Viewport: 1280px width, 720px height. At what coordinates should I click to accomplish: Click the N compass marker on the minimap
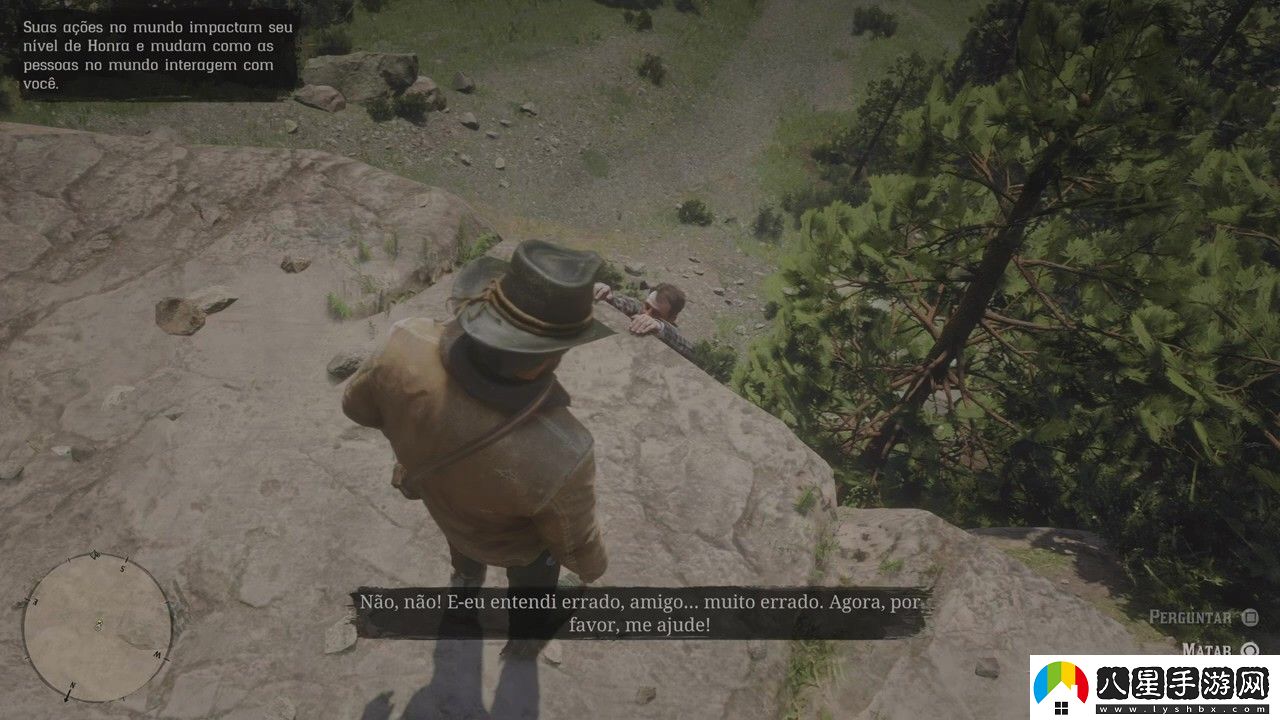(72, 685)
